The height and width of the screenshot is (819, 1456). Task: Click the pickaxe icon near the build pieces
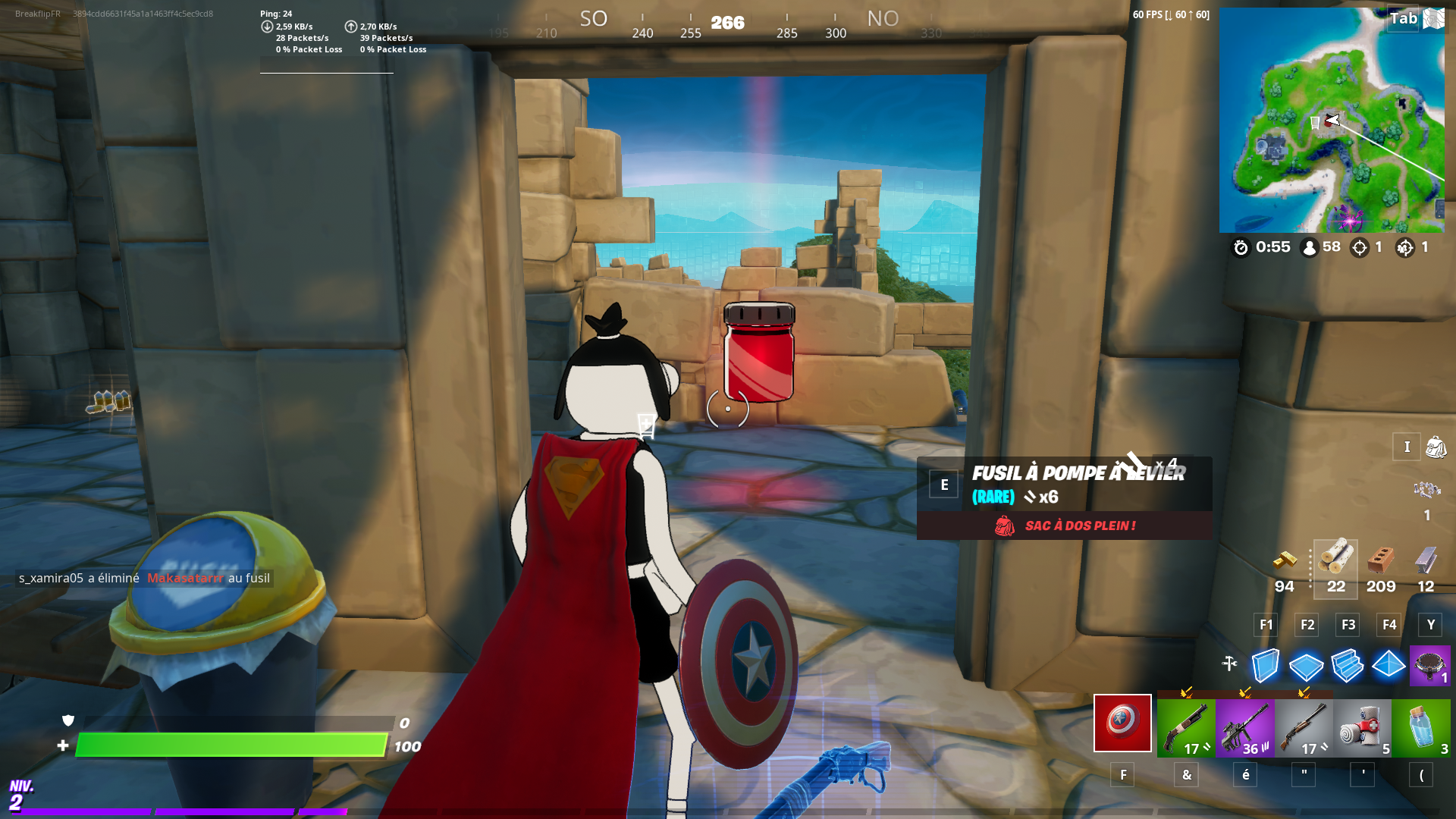click(1229, 662)
